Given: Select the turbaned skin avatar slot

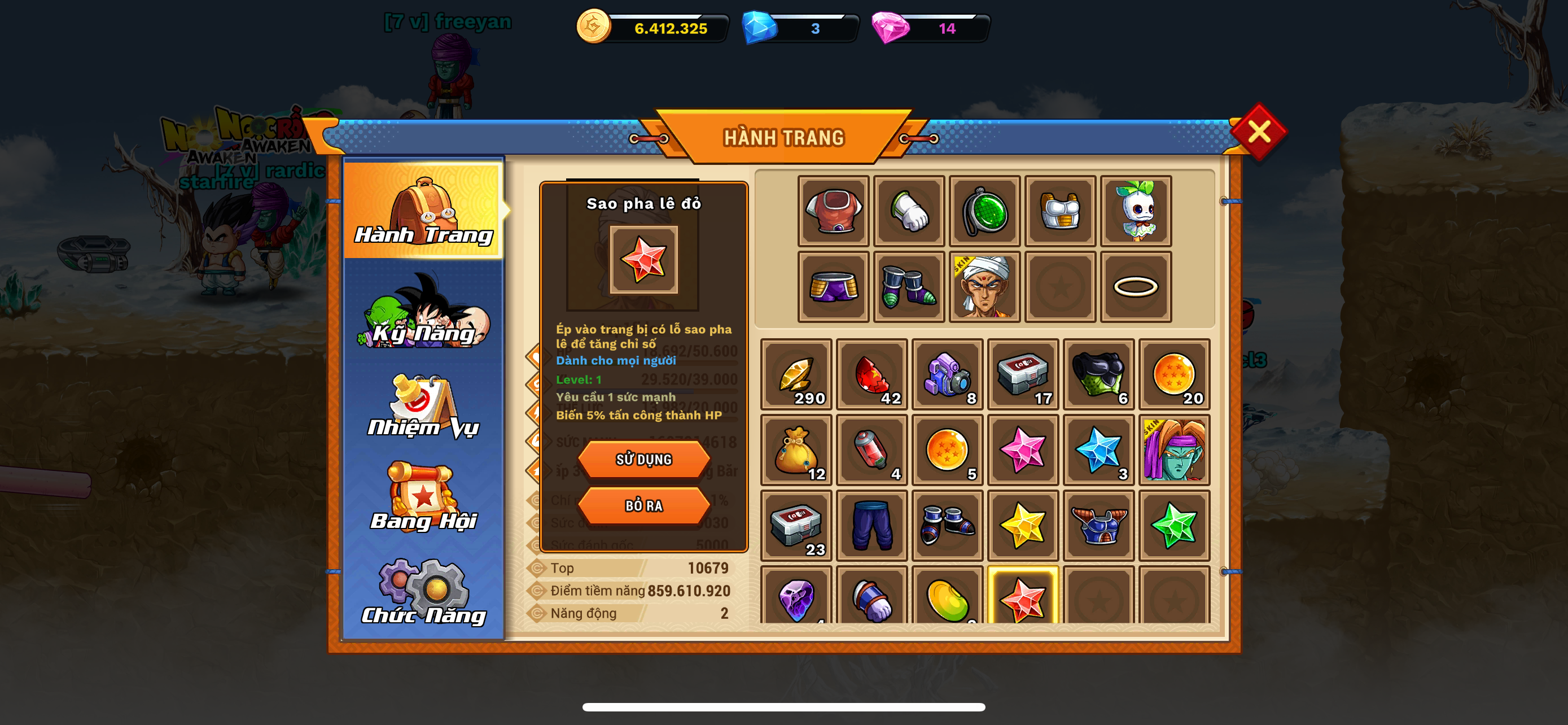Looking at the screenshot, I should 984,287.
